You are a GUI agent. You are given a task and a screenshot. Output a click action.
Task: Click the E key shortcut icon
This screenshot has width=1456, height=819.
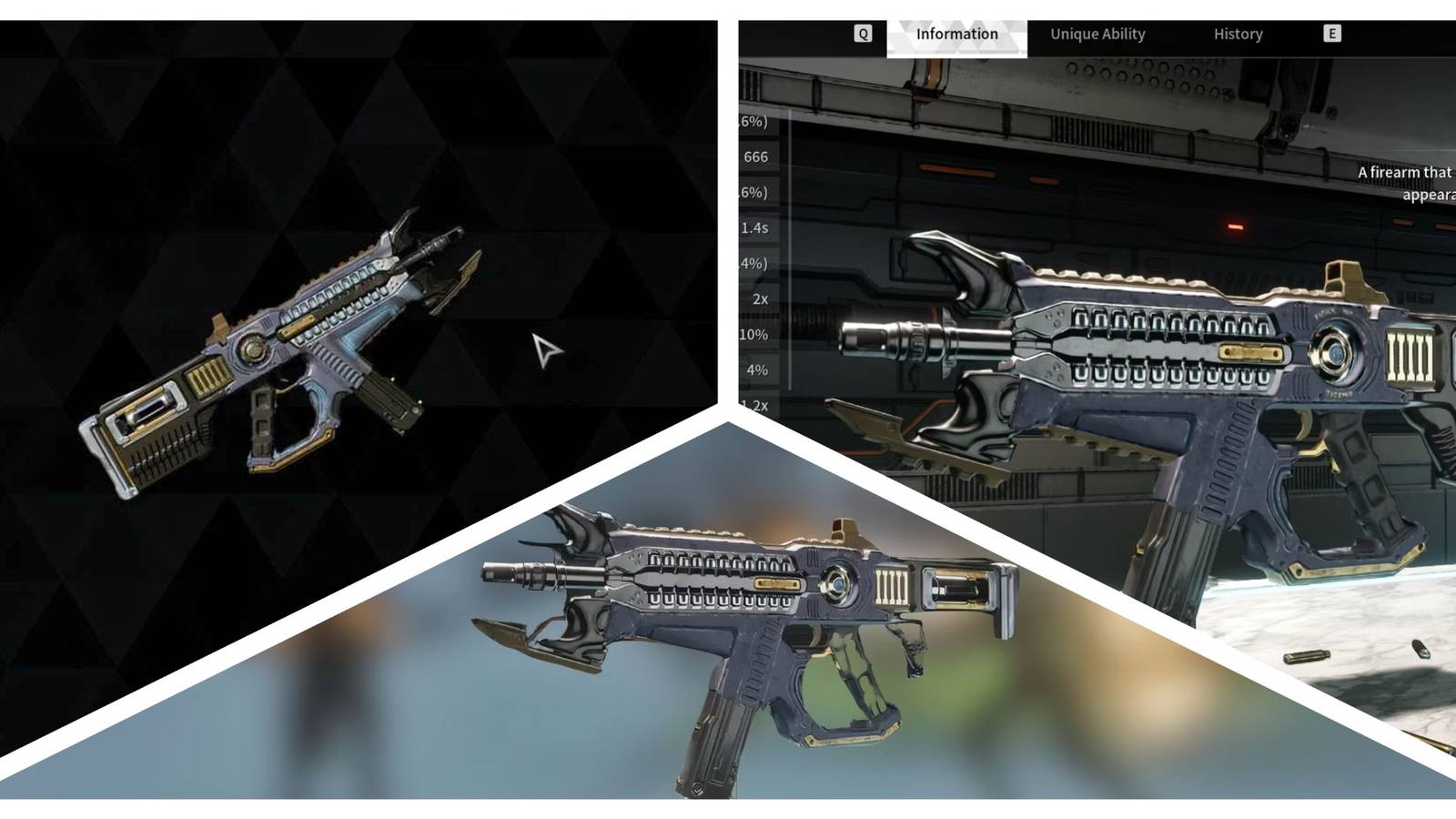1331,34
